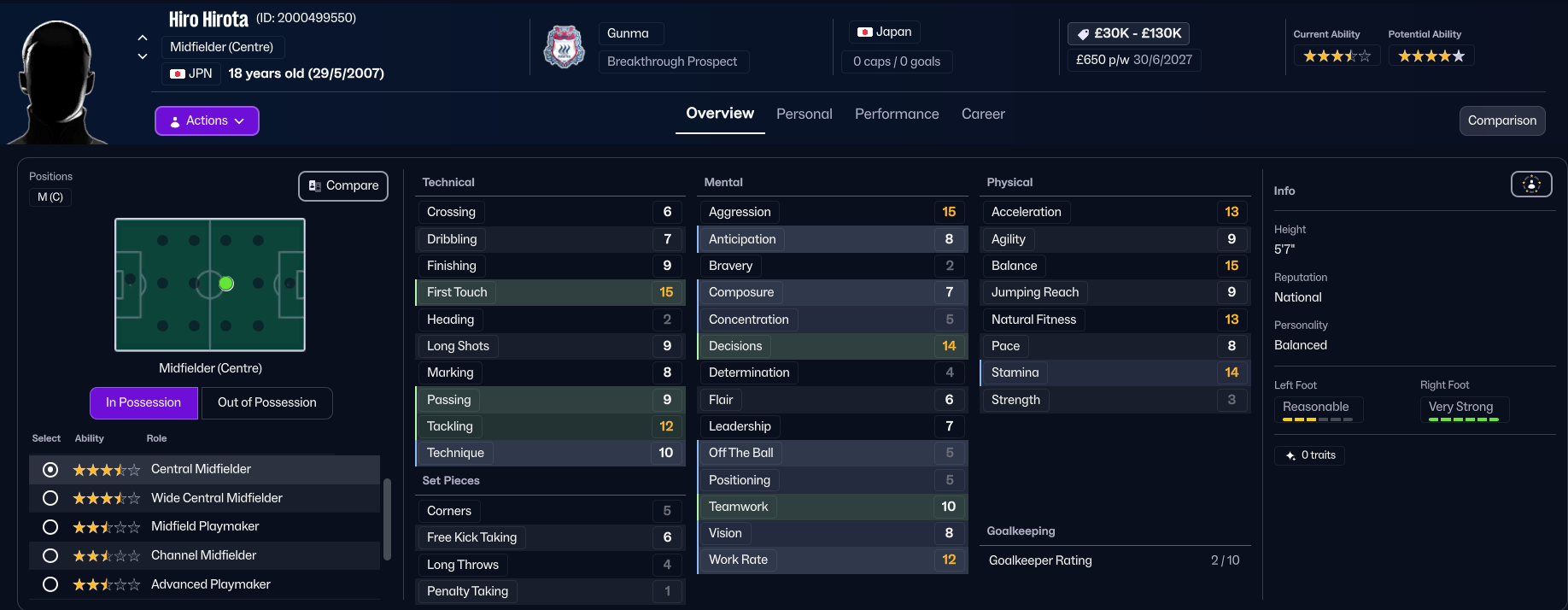Screen dimensions: 1568x610
Task: Open the Gunma club link
Action: [x=629, y=33]
